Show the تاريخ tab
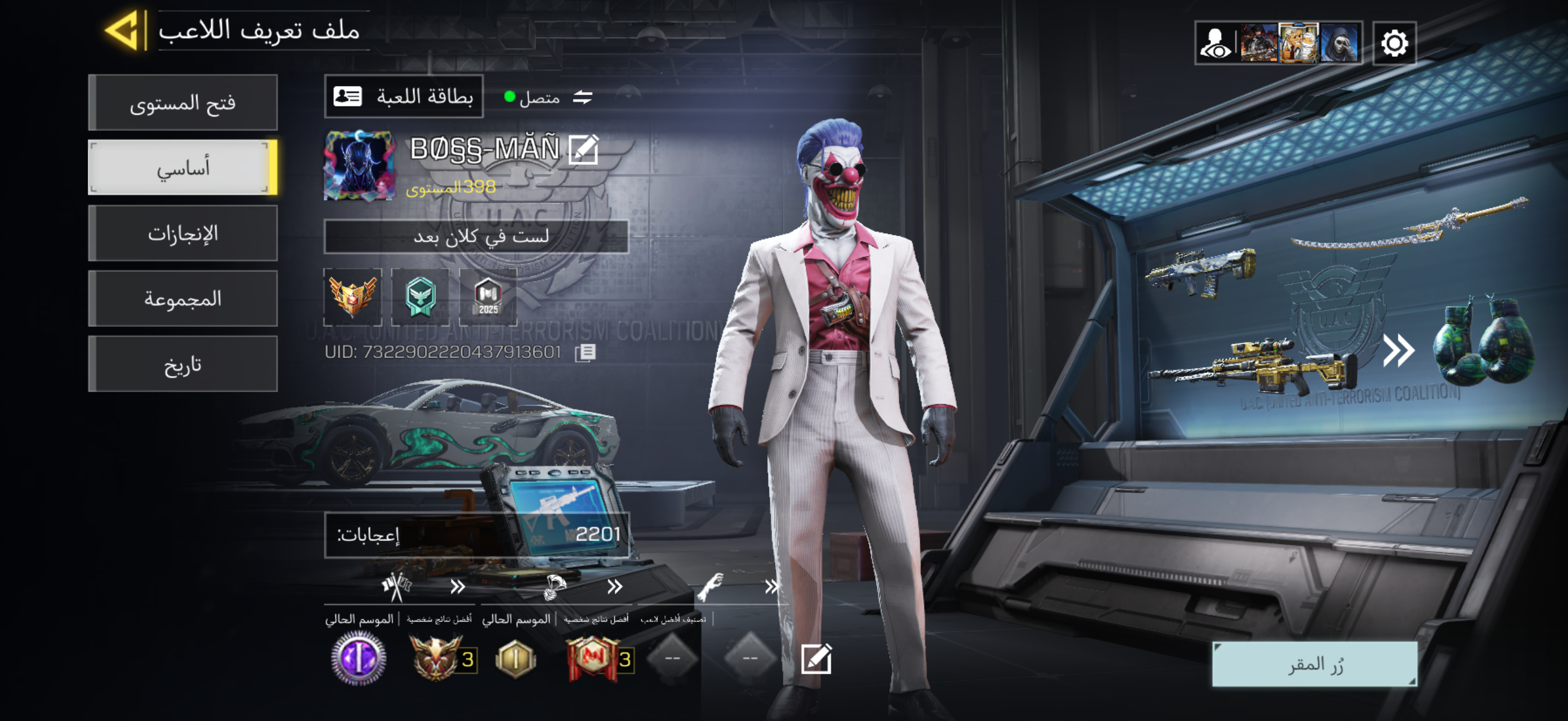The height and width of the screenshot is (721, 1568). (182, 364)
